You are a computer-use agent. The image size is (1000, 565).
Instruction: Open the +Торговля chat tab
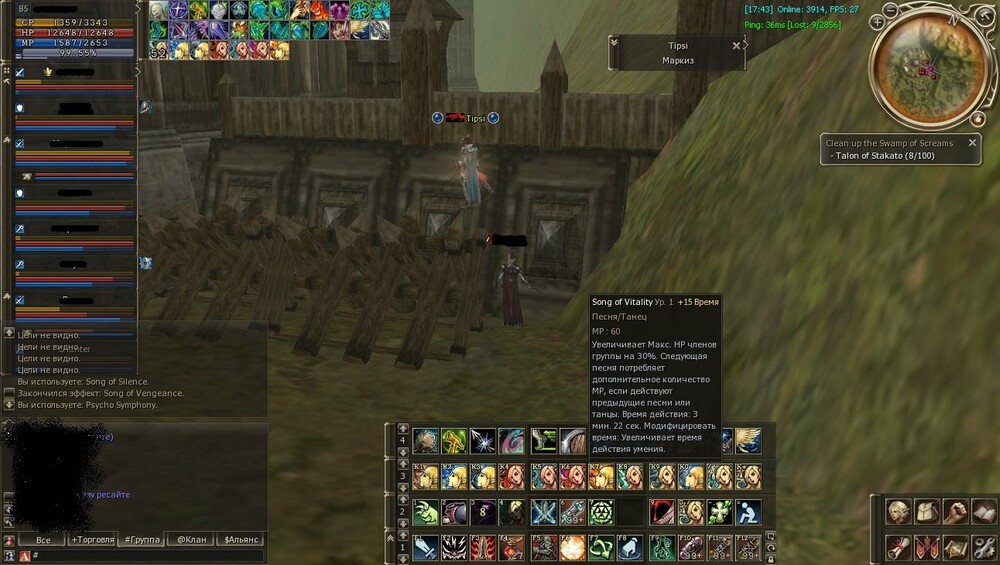pyautogui.click(x=90, y=540)
